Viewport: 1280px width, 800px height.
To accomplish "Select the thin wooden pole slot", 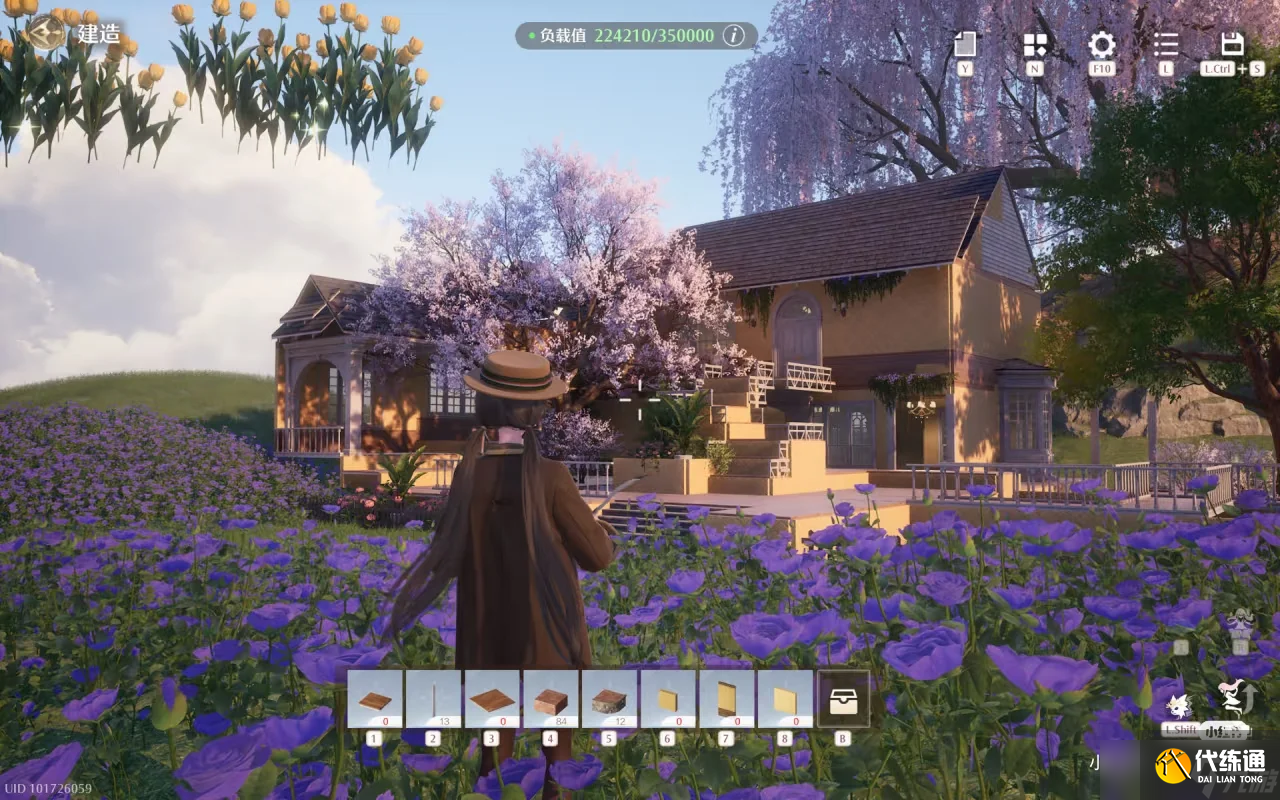I will coord(433,699).
